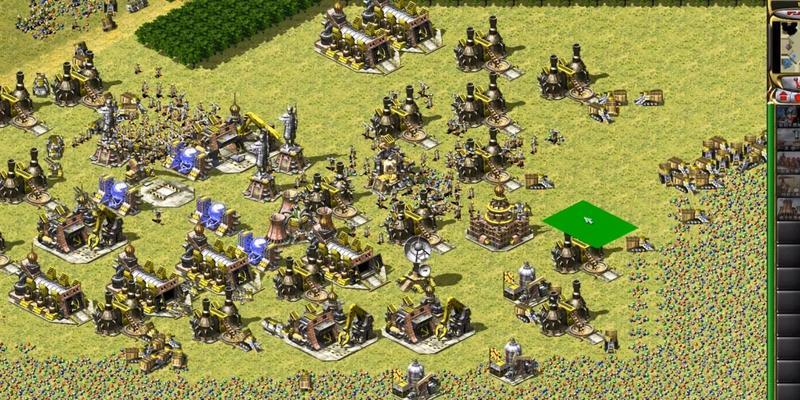Switch to the red-icon build category tab

(785, 96)
